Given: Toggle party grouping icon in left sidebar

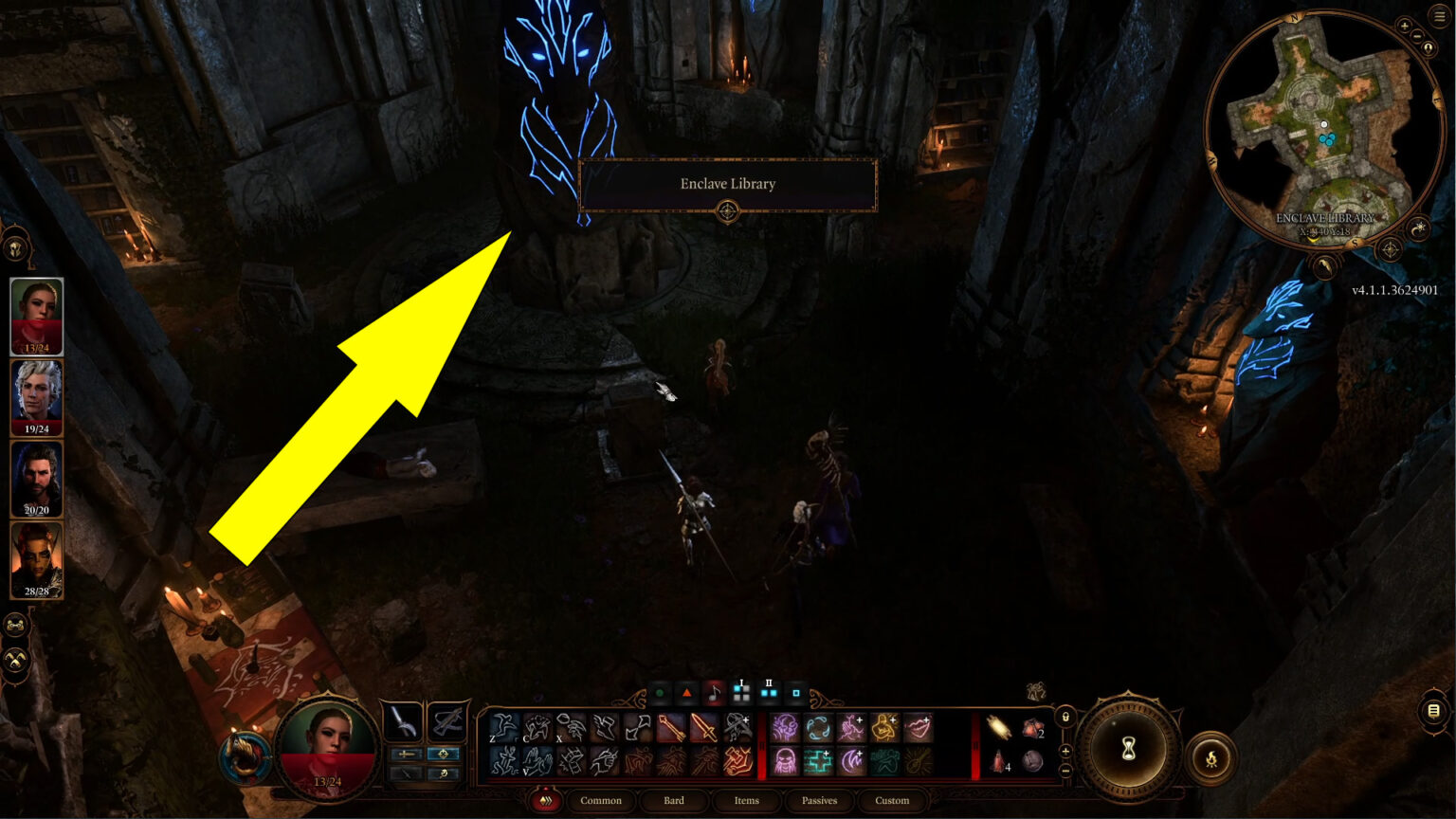Looking at the screenshot, I should coord(15,624).
